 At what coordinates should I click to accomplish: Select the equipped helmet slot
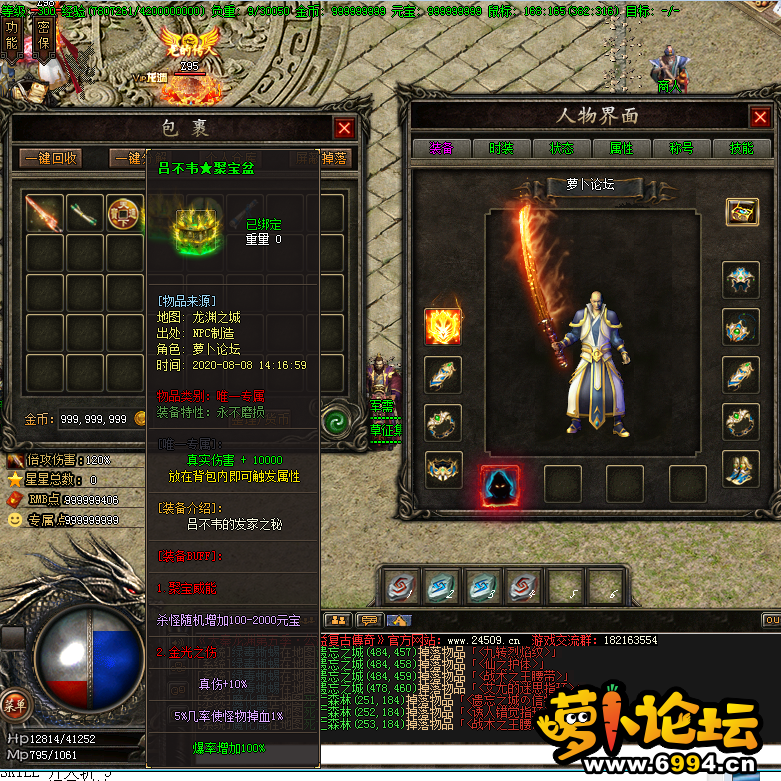[x=741, y=280]
